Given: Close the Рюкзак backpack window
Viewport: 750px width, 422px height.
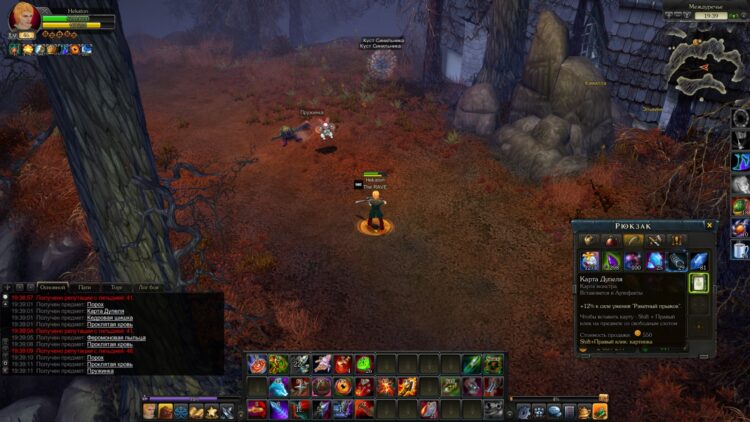Looking at the screenshot, I should pos(710,226).
